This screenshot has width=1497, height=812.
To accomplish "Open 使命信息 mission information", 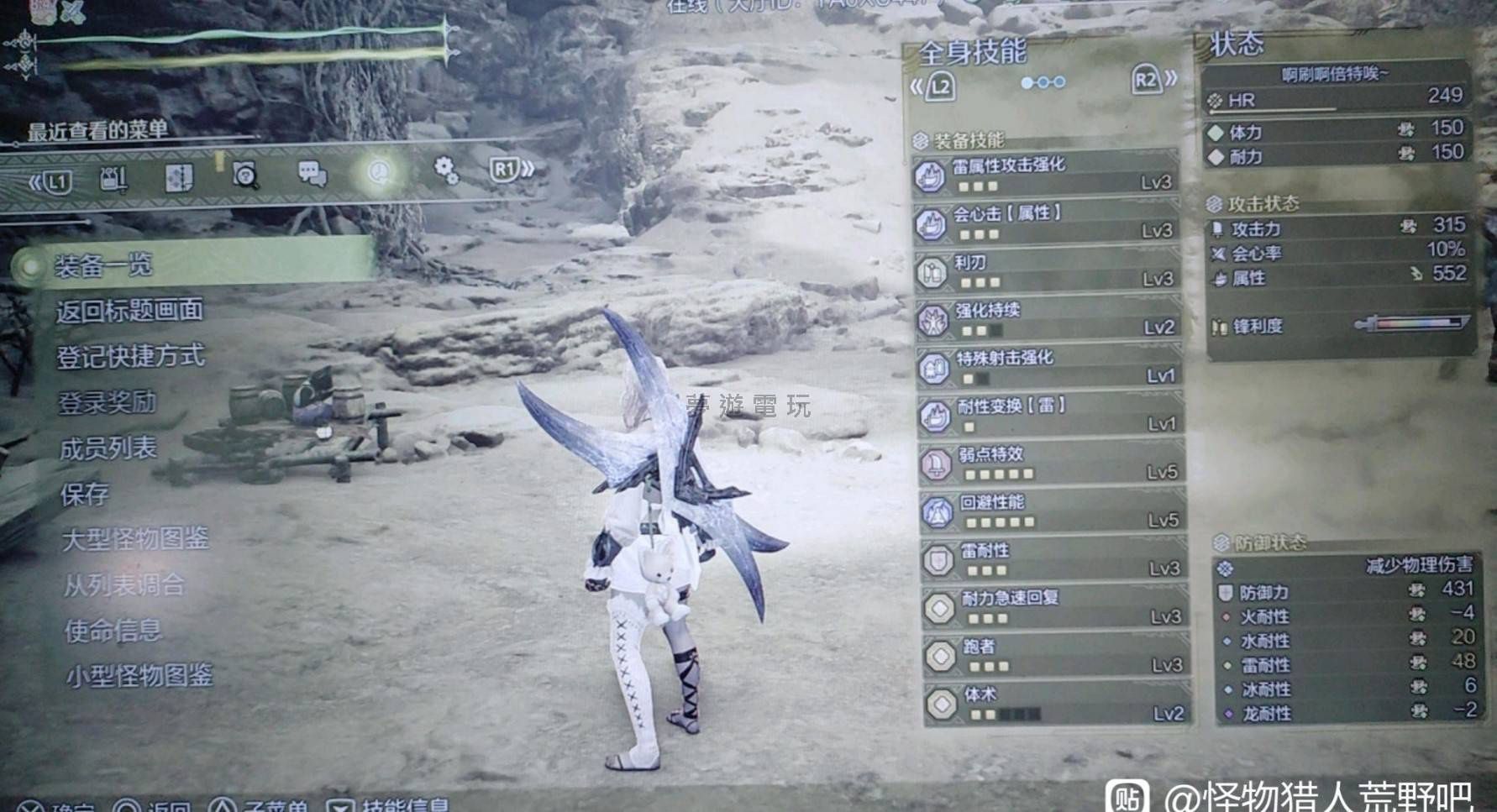I will pos(113,630).
